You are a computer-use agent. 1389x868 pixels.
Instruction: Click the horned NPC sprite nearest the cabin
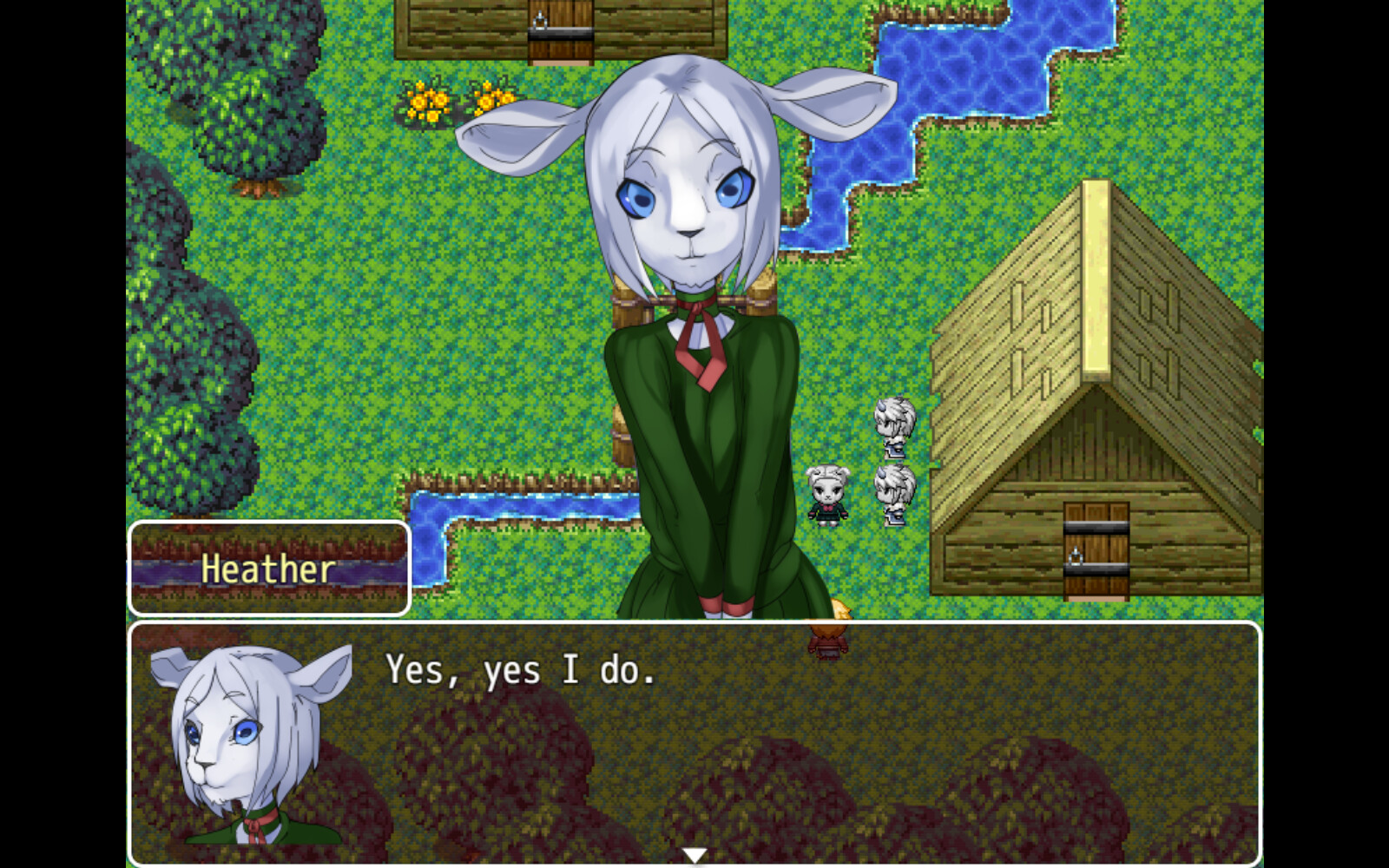(896, 425)
